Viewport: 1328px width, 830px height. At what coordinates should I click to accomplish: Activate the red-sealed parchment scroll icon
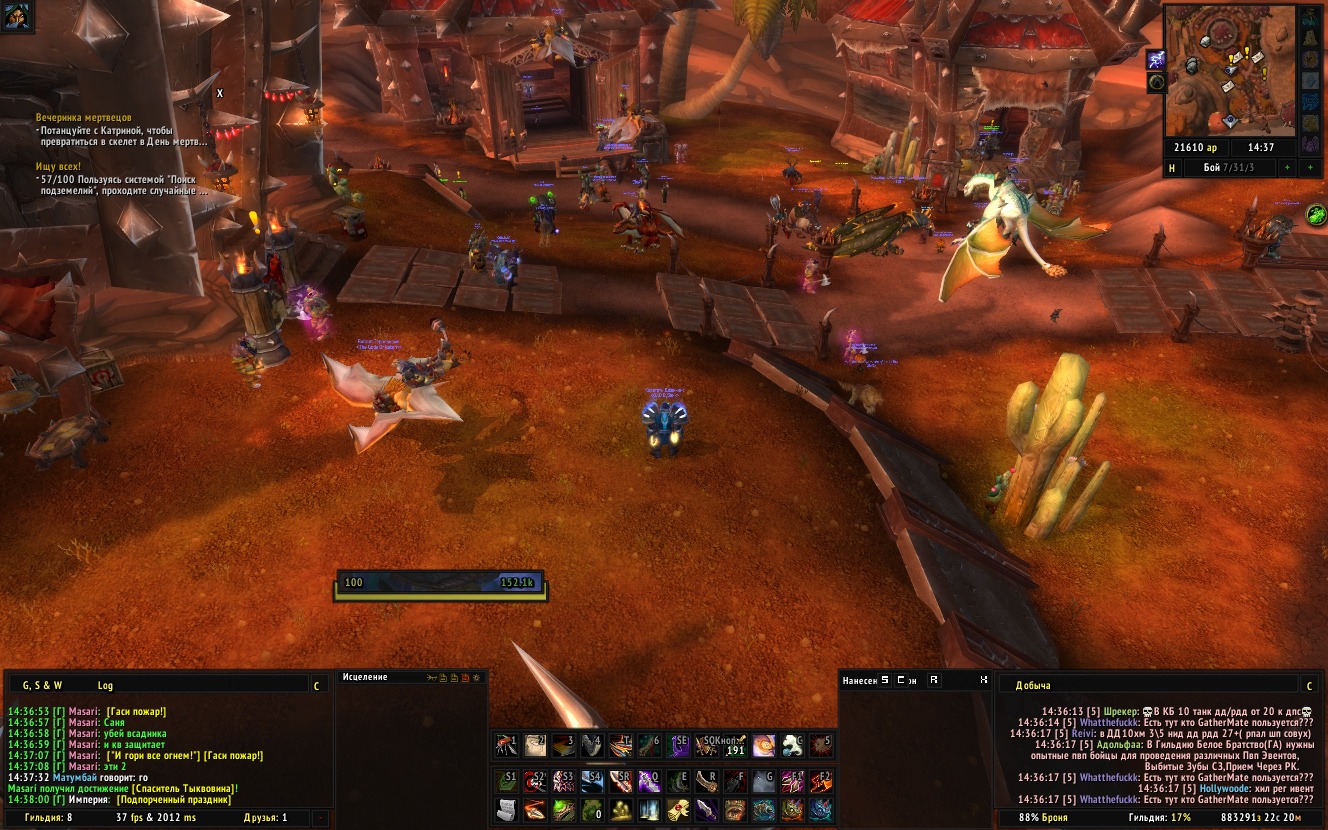point(678,809)
